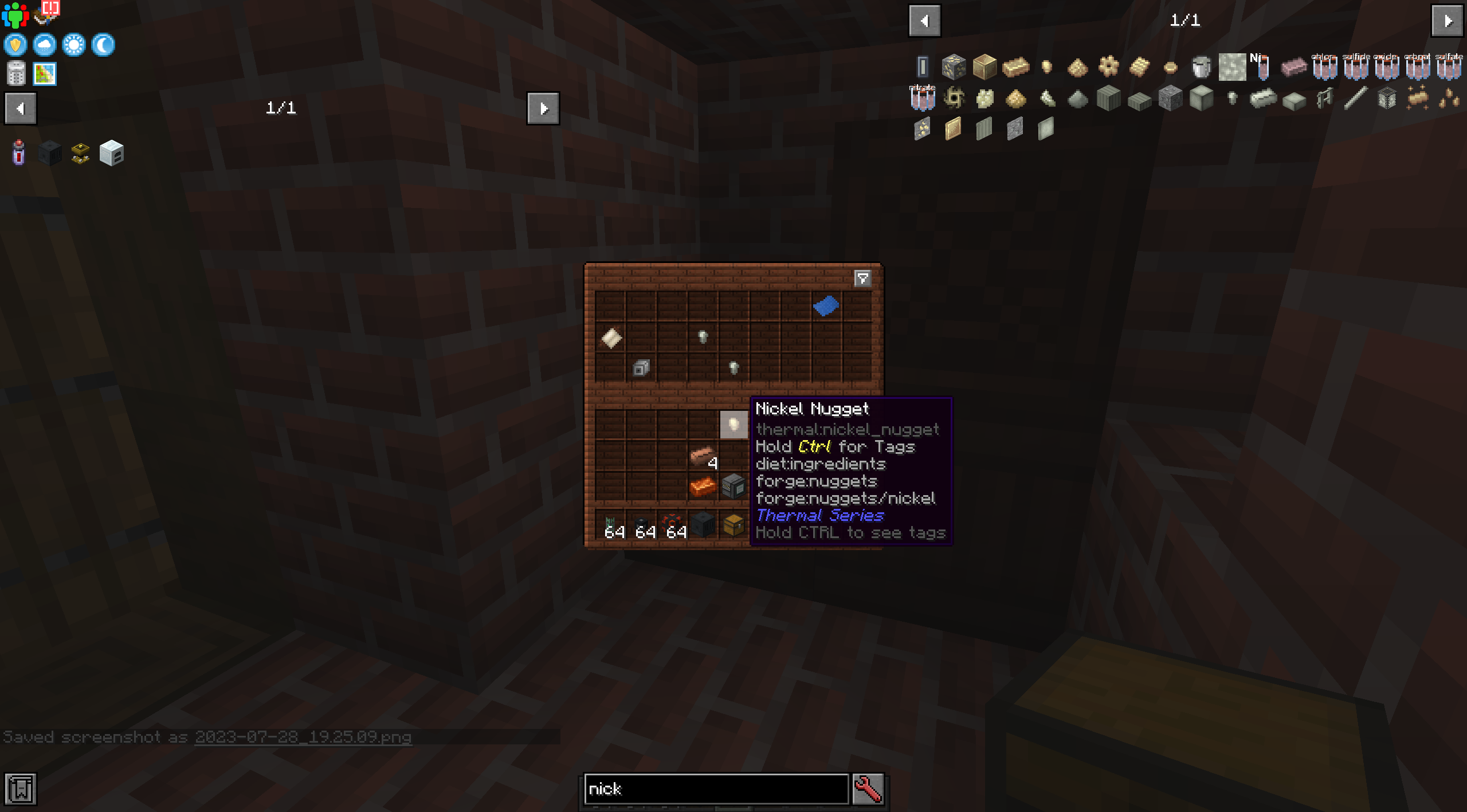Click the left arrow above the bookmark panel

click(20, 108)
